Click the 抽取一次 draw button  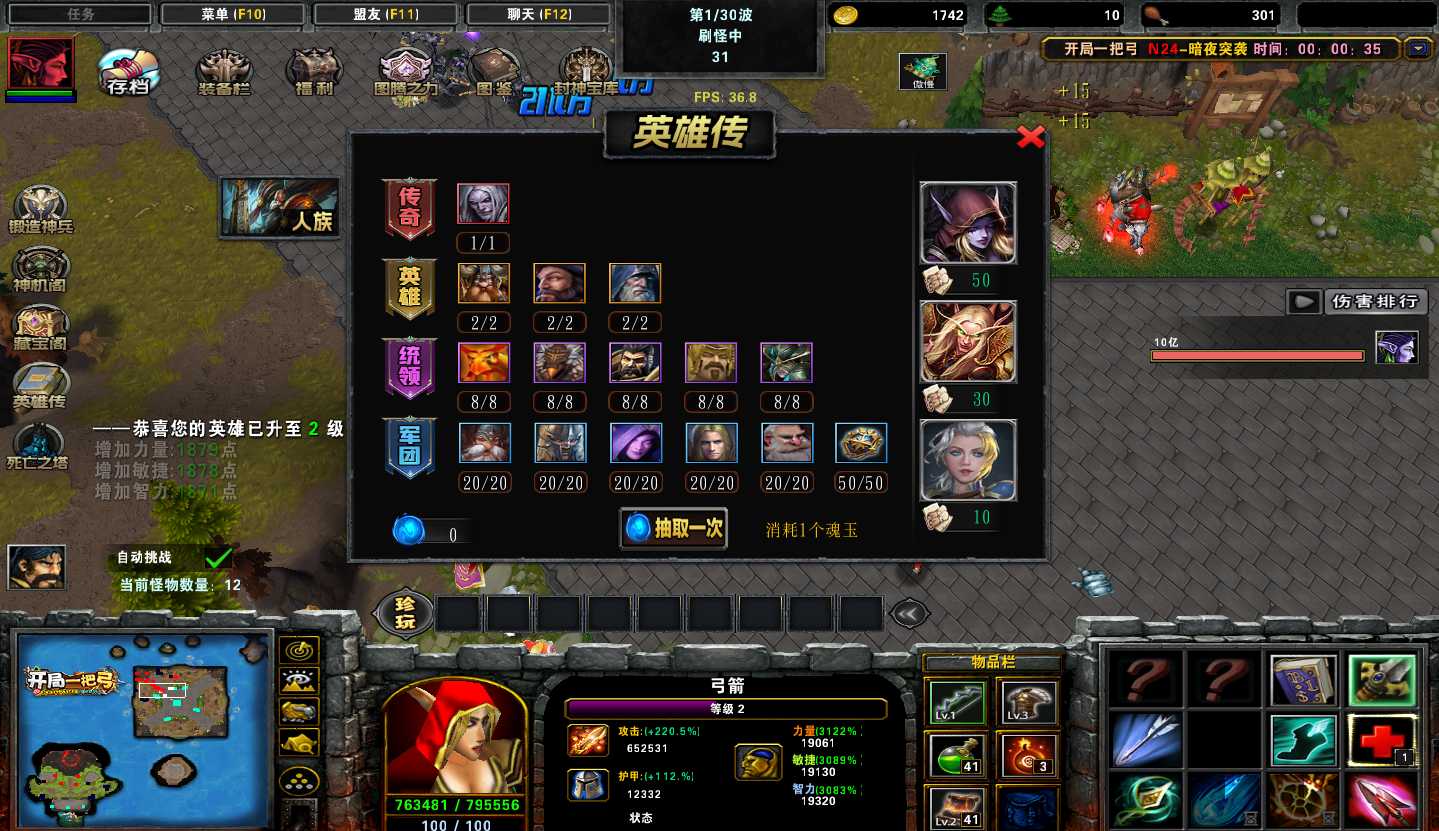coord(674,529)
